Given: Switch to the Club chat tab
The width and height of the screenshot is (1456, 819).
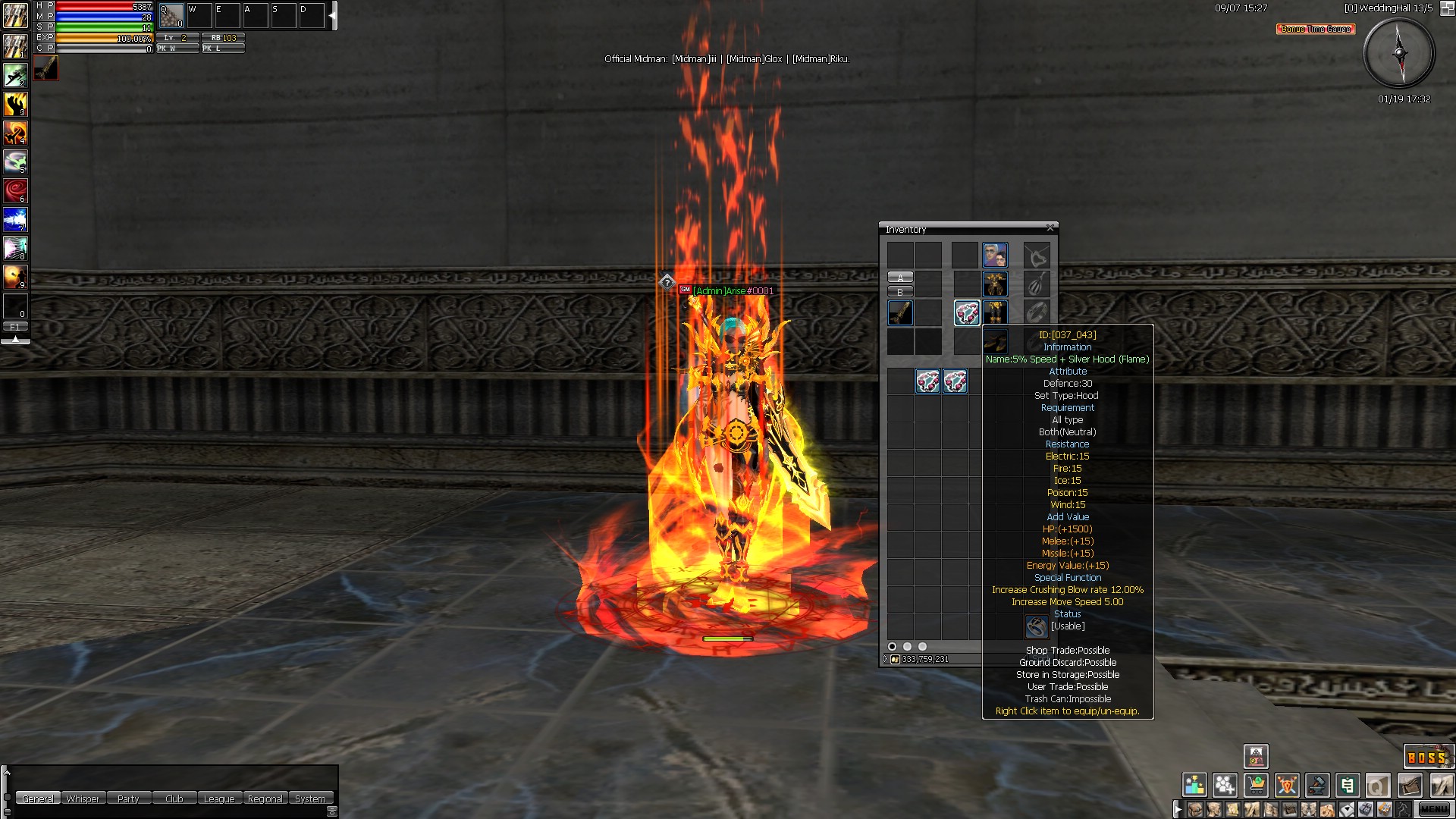Looking at the screenshot, I should (174, 799).
